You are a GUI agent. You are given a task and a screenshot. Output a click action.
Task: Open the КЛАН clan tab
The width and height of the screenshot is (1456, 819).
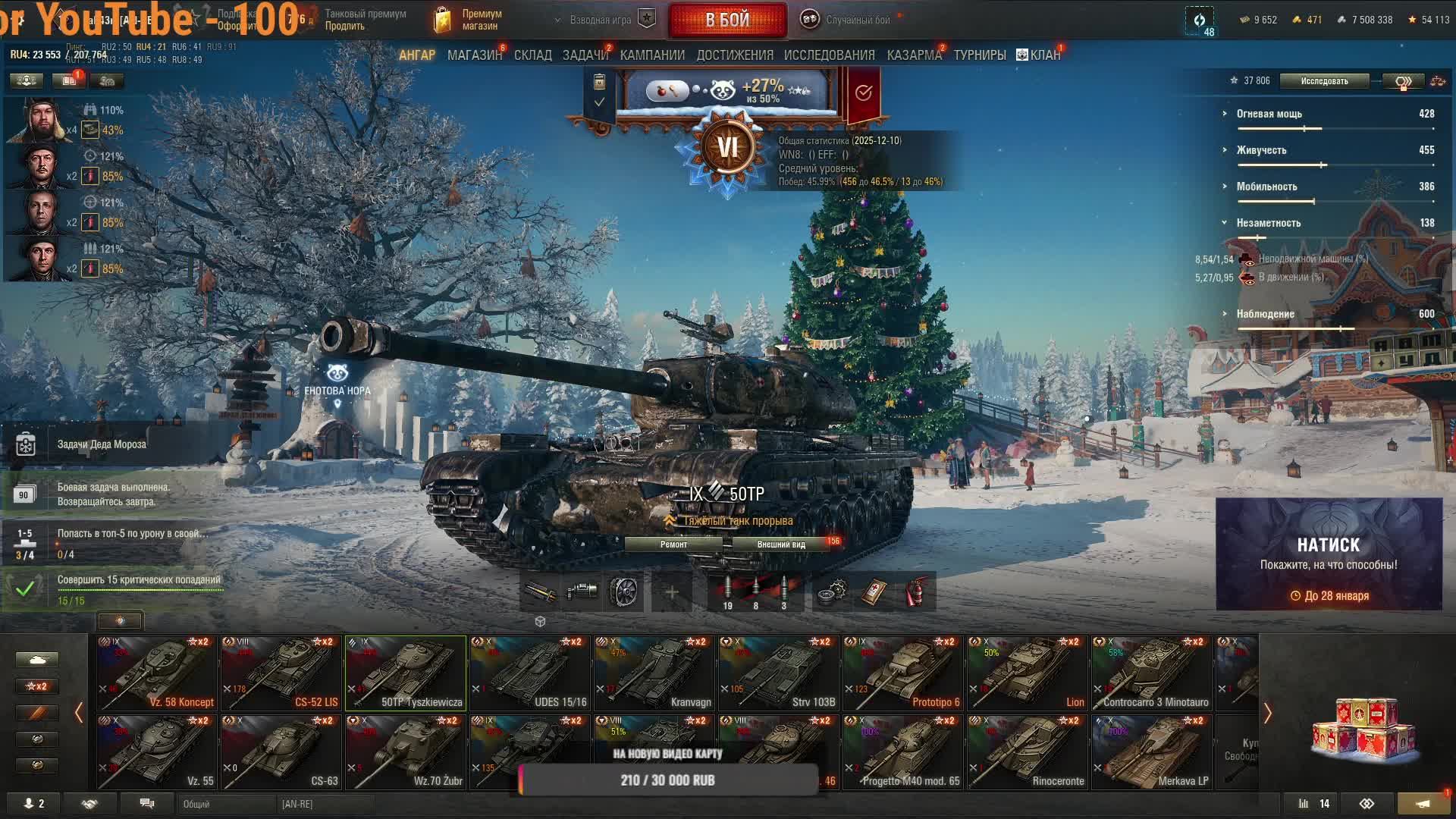1039,55
